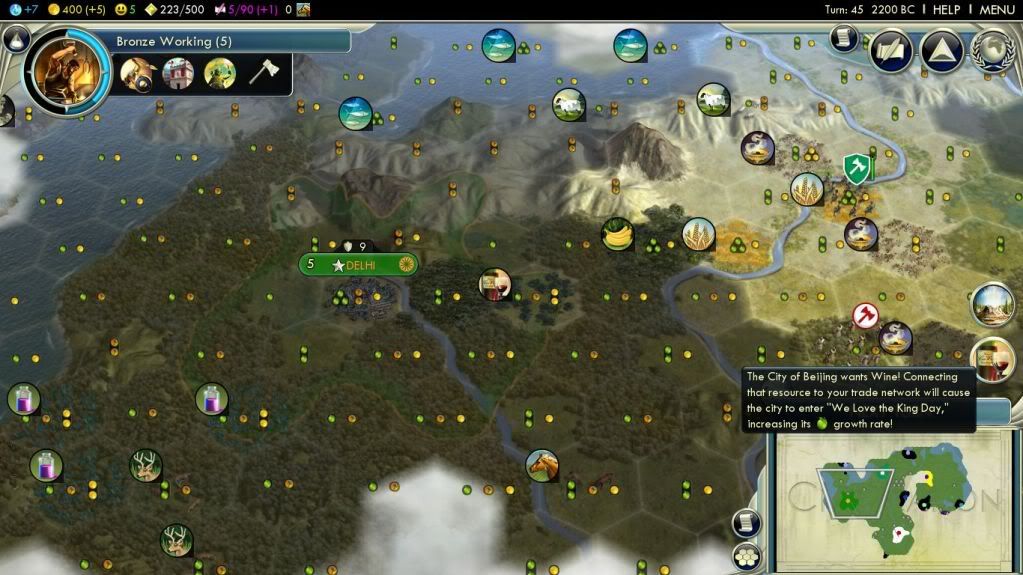The height and width of the screenshot is (575, 1023).
Task: Open the quill-and-parchment panel
Action: [891, 51]
